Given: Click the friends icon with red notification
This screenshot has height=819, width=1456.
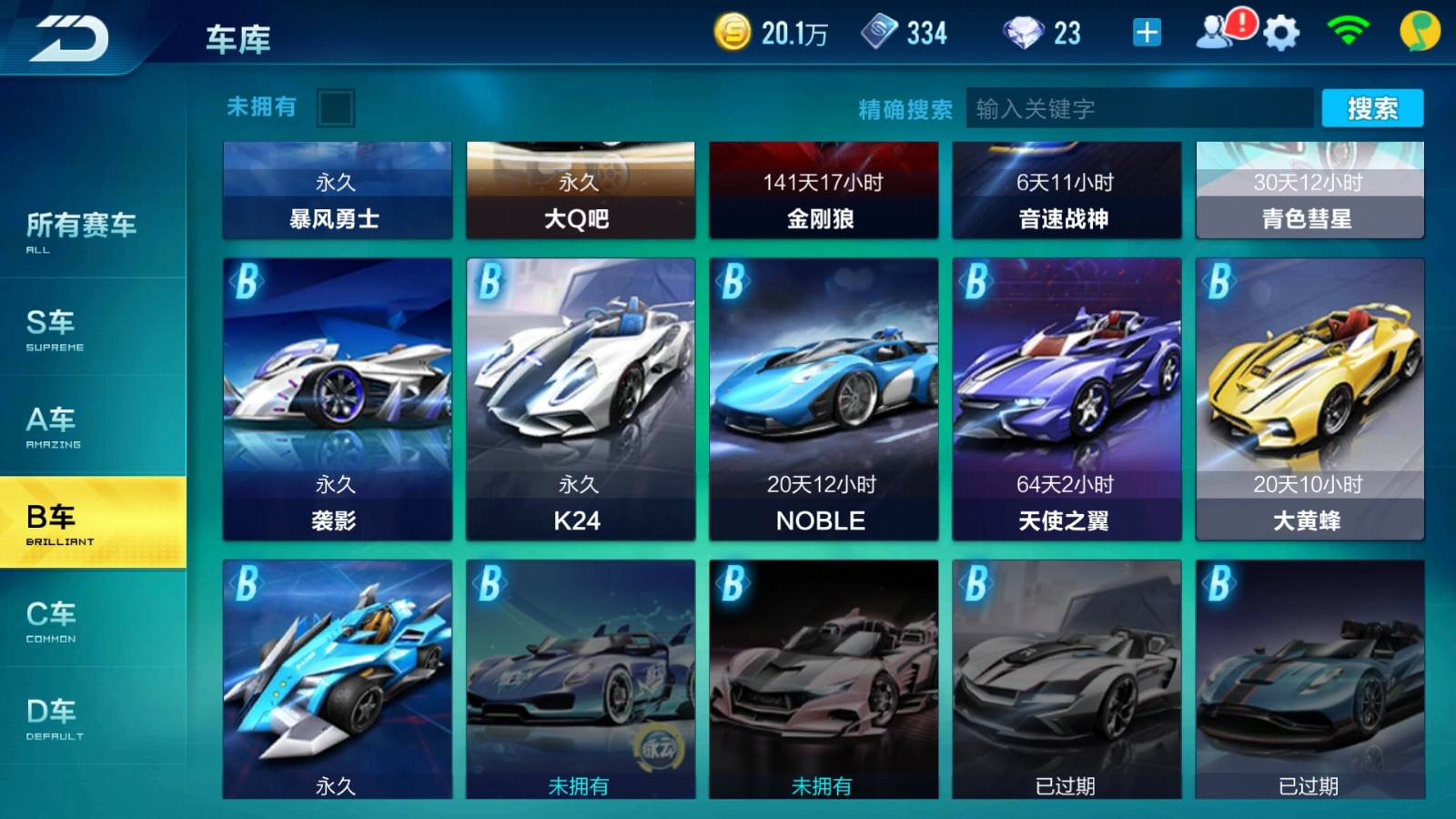Looking at the screenshot, I should [1215, 34].
